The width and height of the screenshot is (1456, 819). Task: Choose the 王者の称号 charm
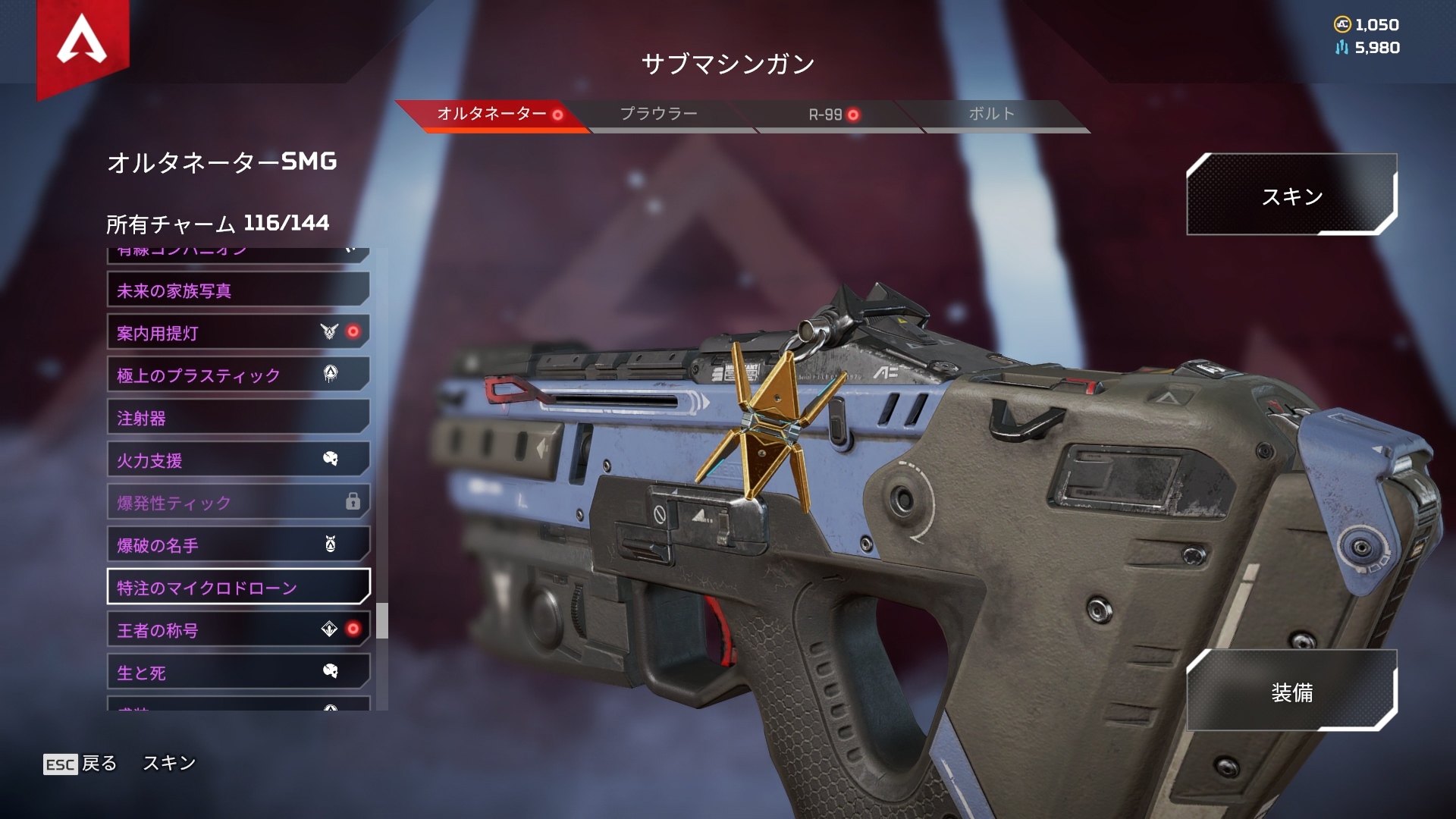[x=238, y=630]
